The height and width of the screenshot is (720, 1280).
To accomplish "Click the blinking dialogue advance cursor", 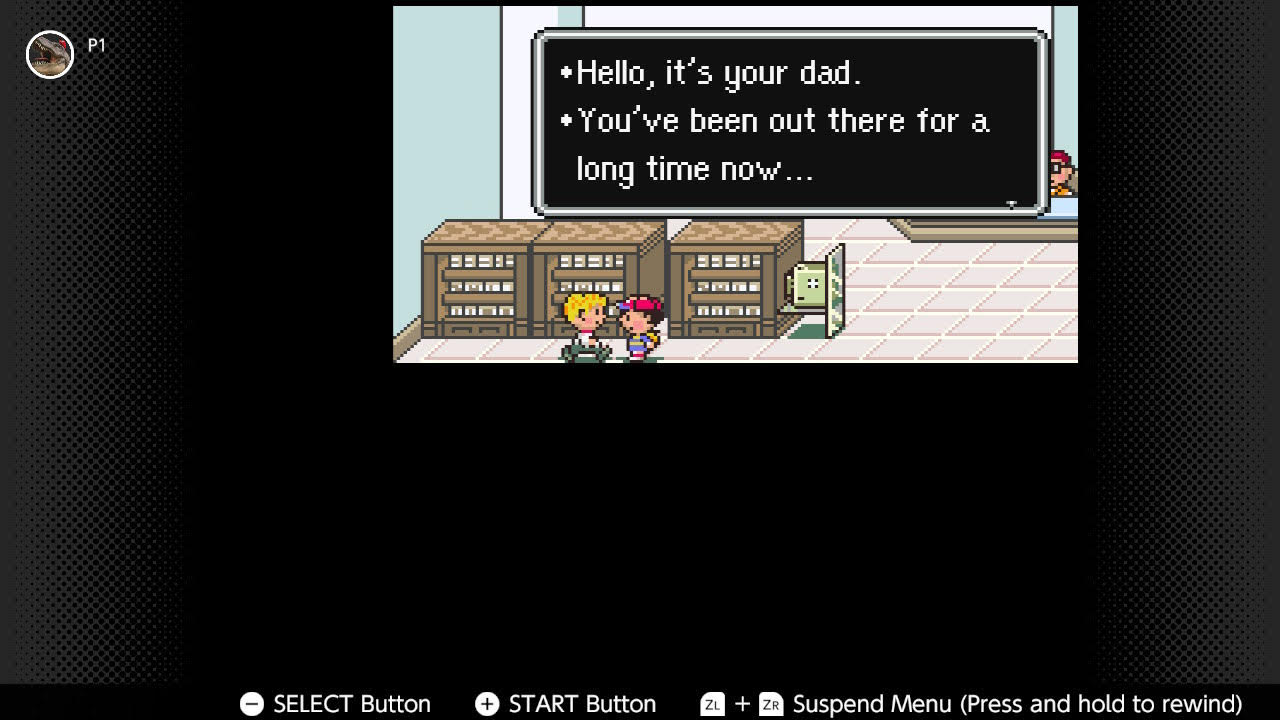I will pyautogui.click(x=1012, y=203).
